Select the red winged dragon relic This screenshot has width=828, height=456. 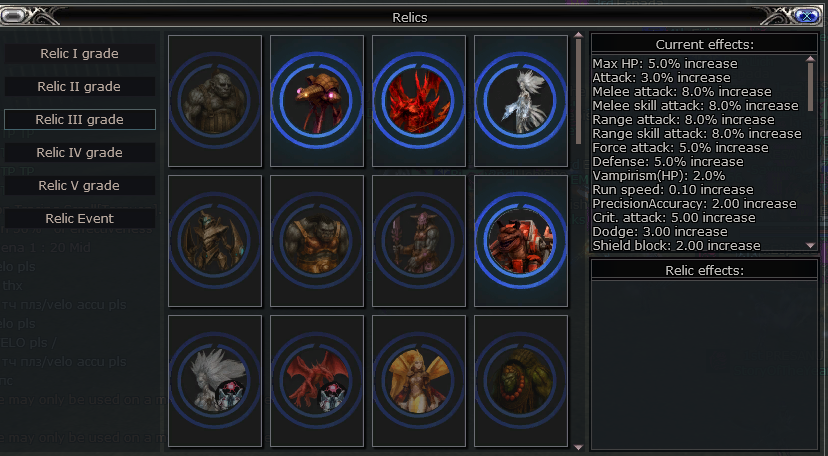[x=317, y=380]
